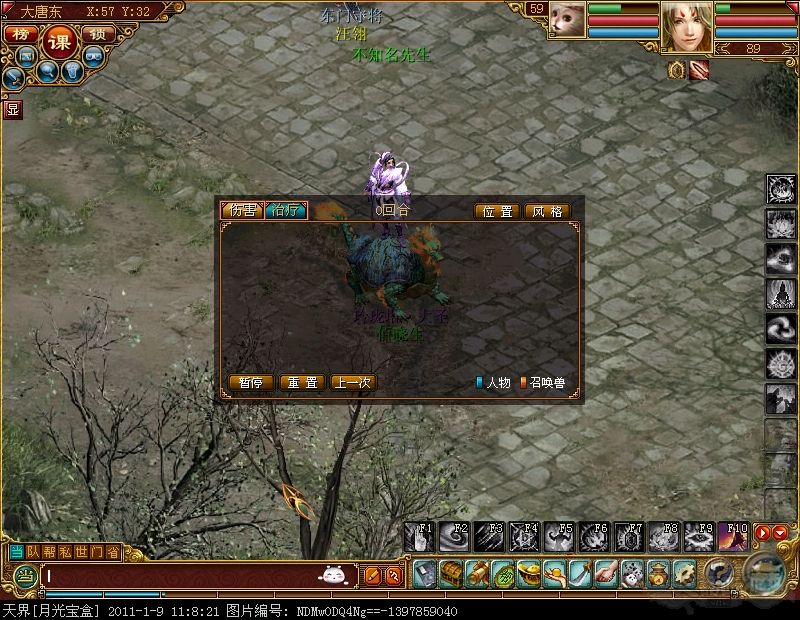This screenshot has width=800, height=620.
Task: Open the 榜 ranking button
Action: click(x=21, y=34)
